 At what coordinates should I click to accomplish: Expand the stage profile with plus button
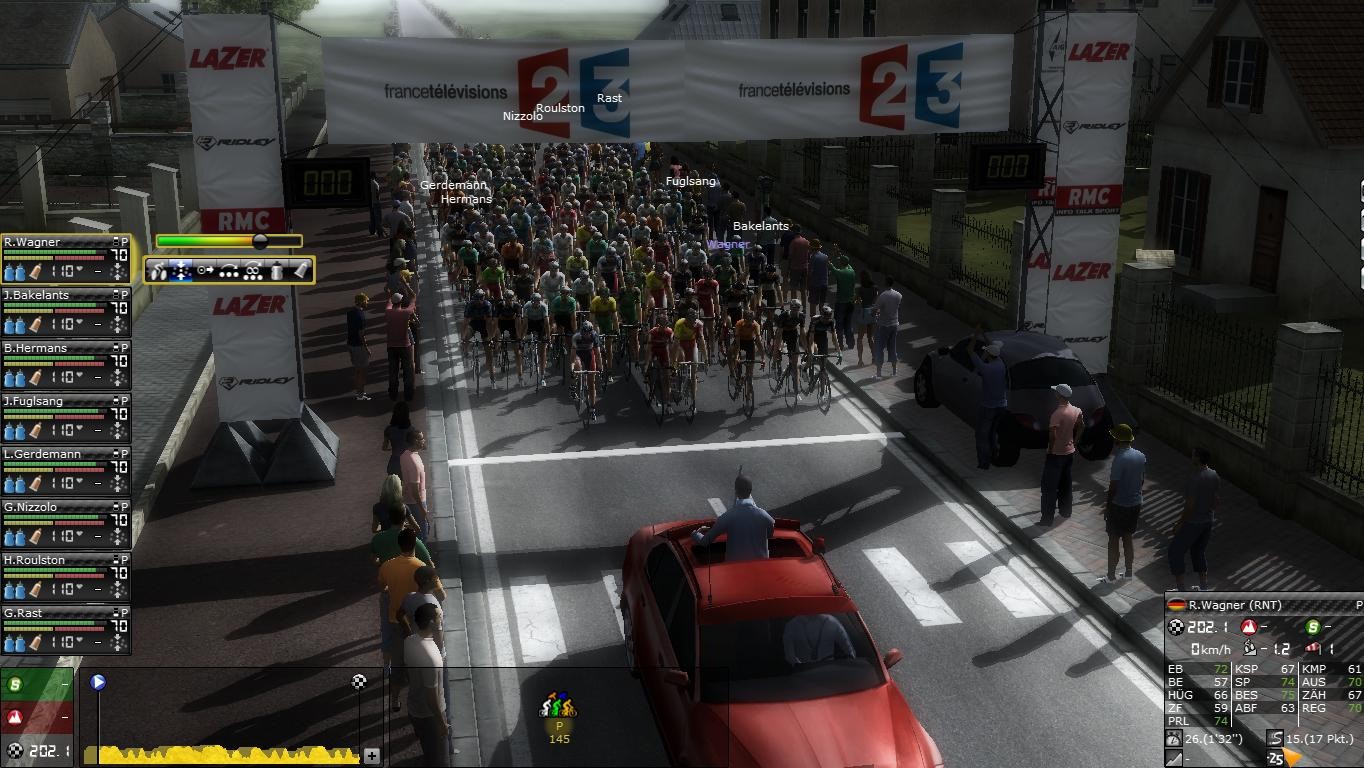pos(372,756)
